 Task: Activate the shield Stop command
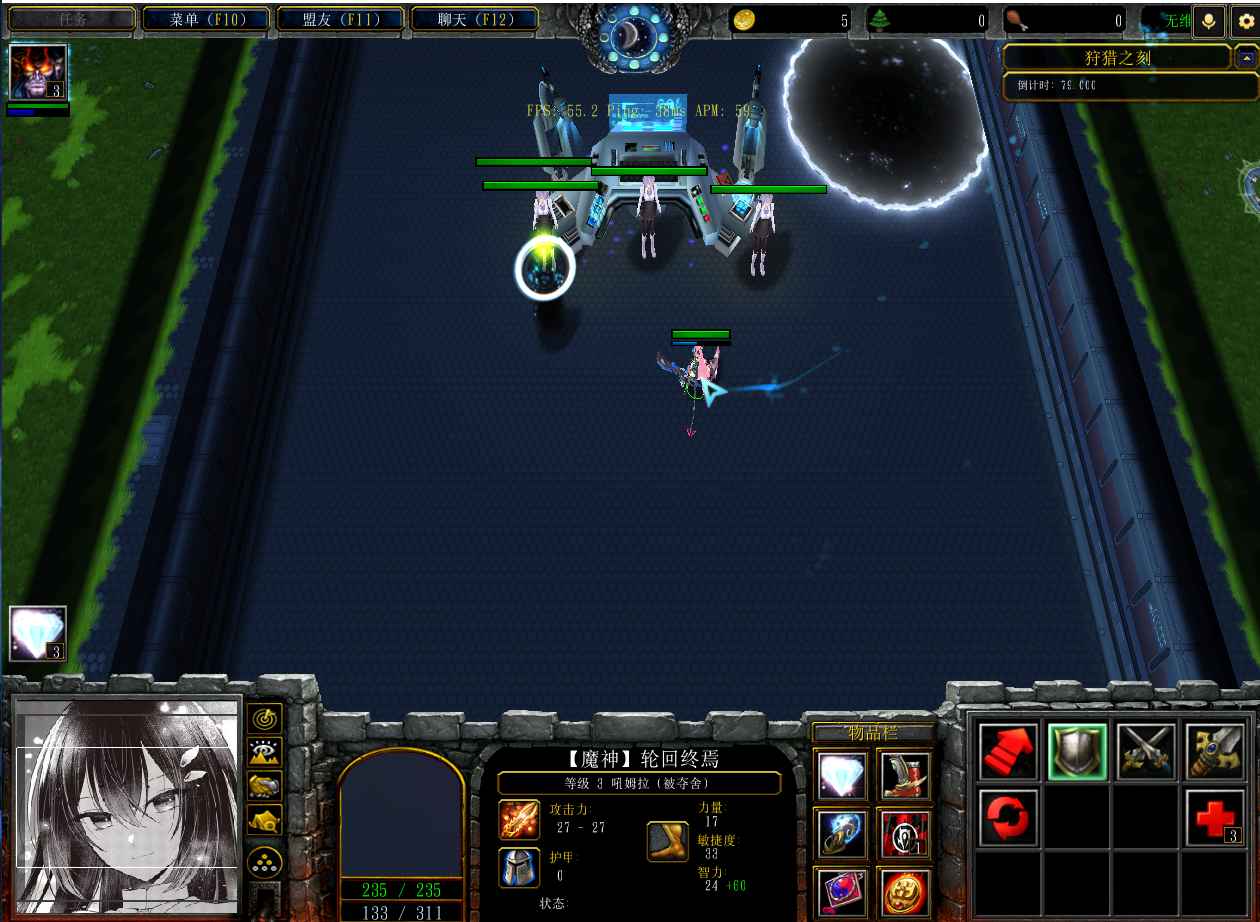coord(1076,751)
